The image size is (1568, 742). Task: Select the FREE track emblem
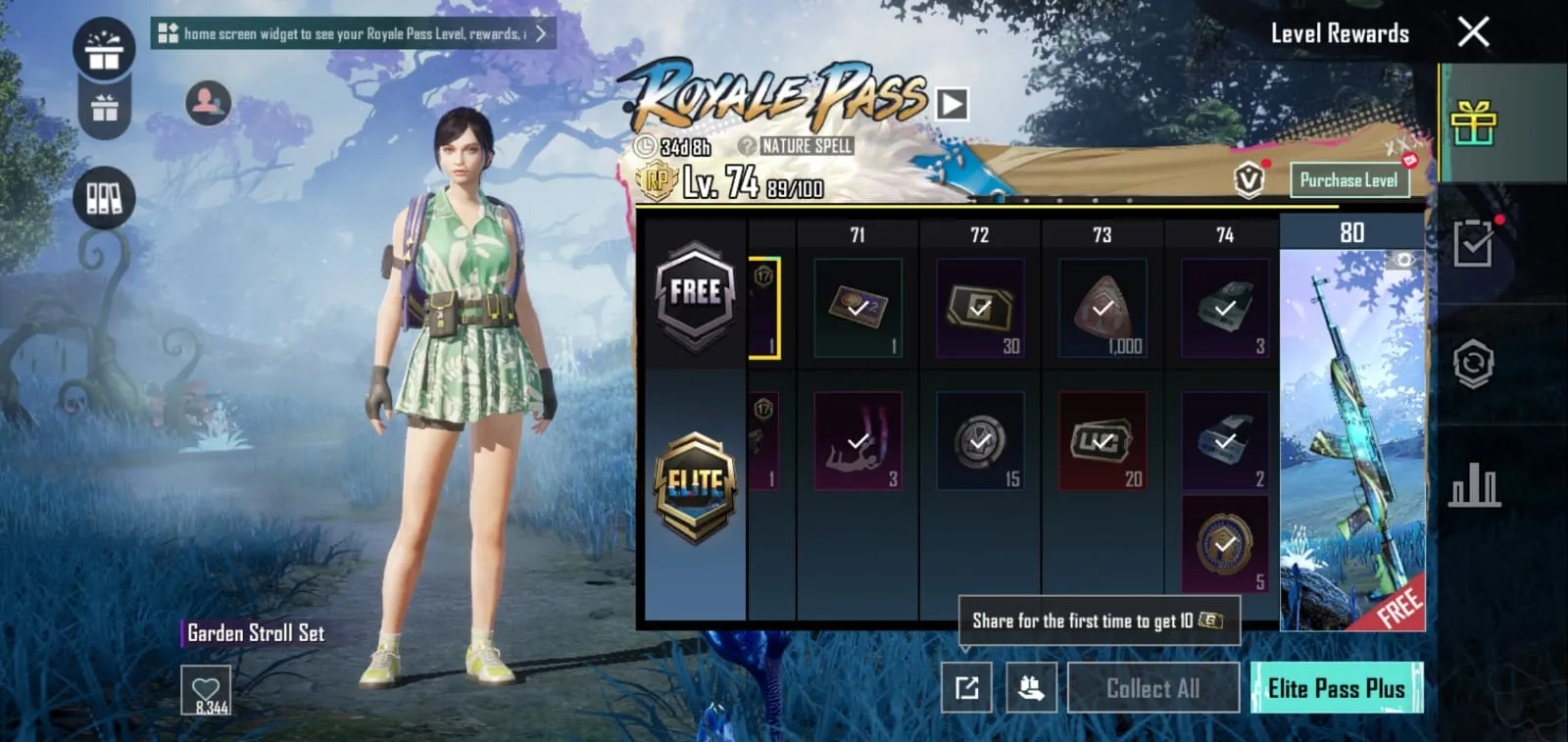coord(694,292)
